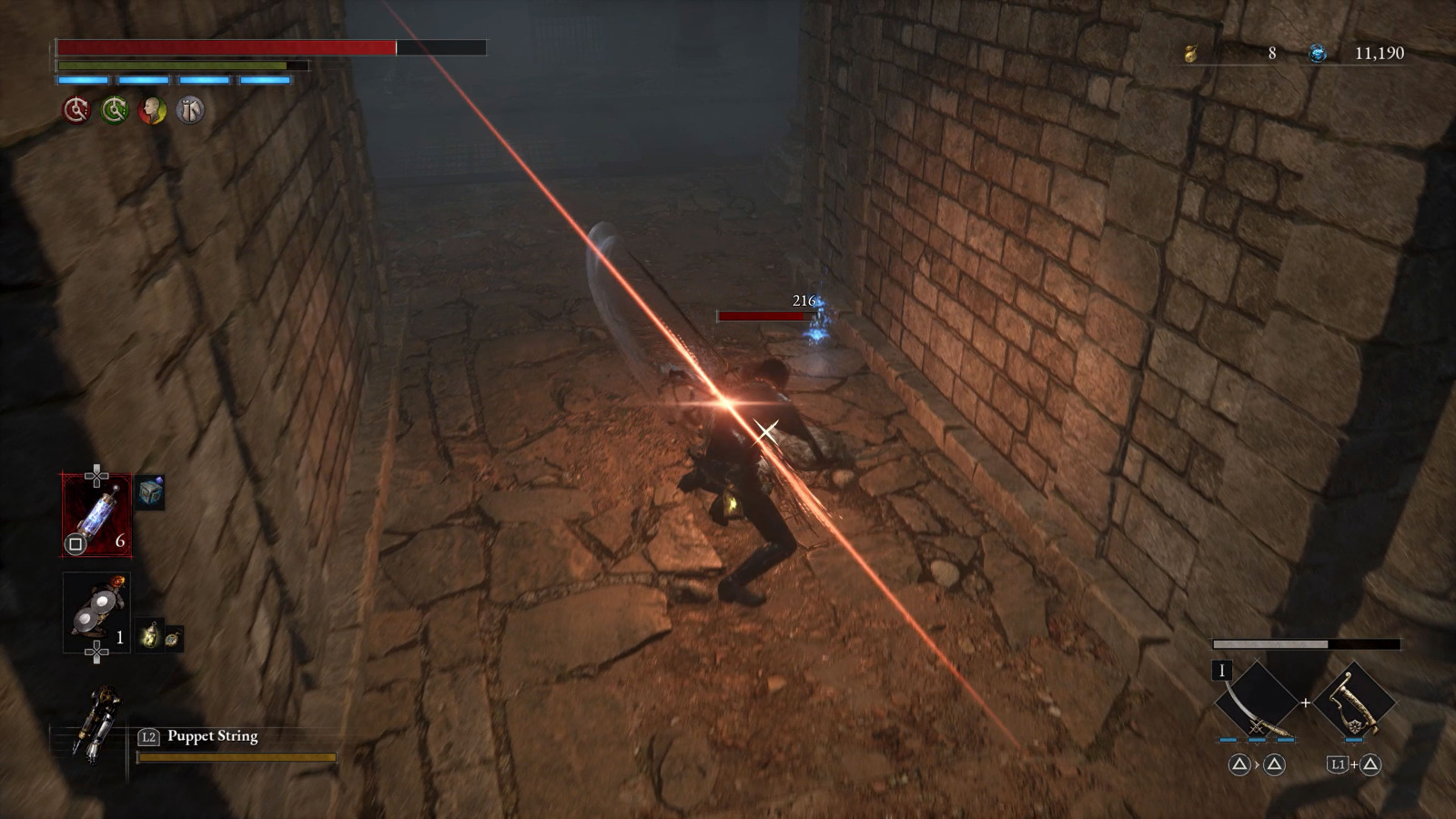Click the enemy health bar showing 216 damage

point(764,314)
